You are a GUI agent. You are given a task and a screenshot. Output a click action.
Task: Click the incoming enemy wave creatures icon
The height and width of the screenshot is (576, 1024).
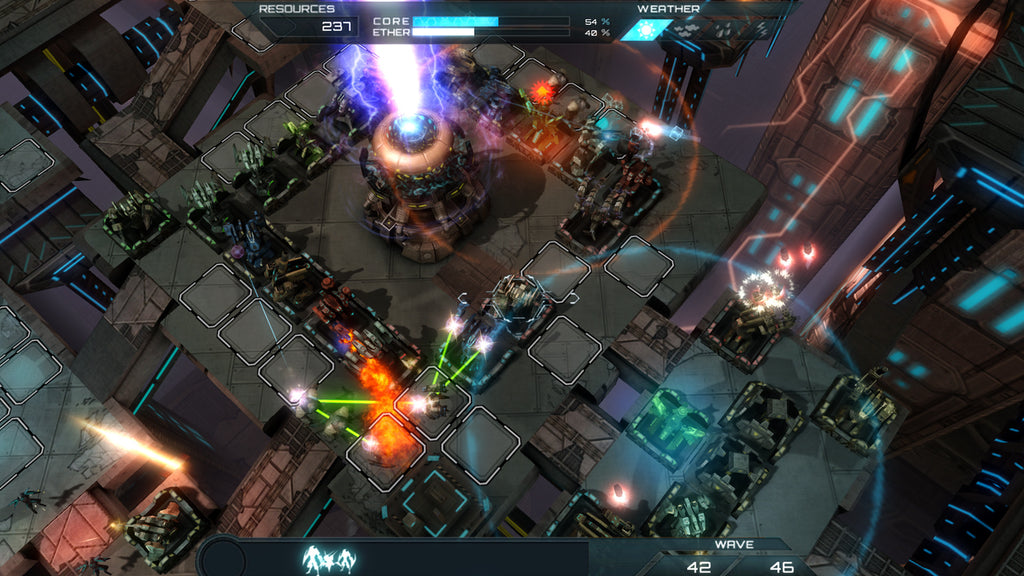pyautogui.click(x=328, y=558)
